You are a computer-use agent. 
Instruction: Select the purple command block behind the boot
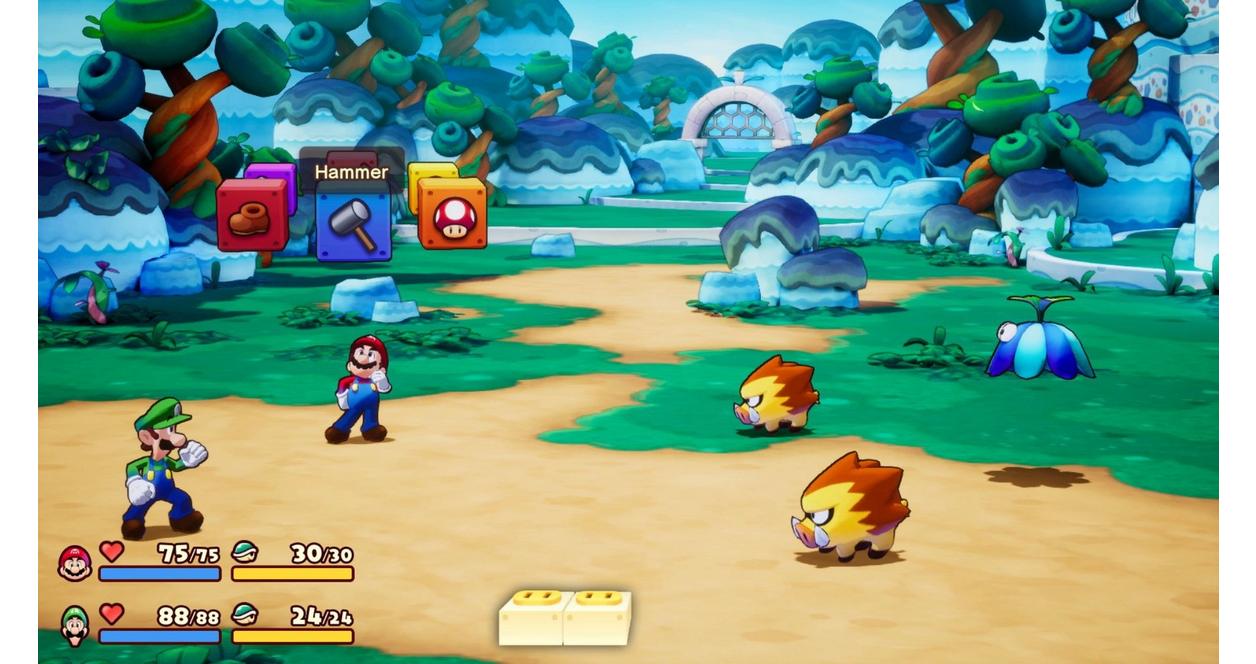(x=278, y=174)
